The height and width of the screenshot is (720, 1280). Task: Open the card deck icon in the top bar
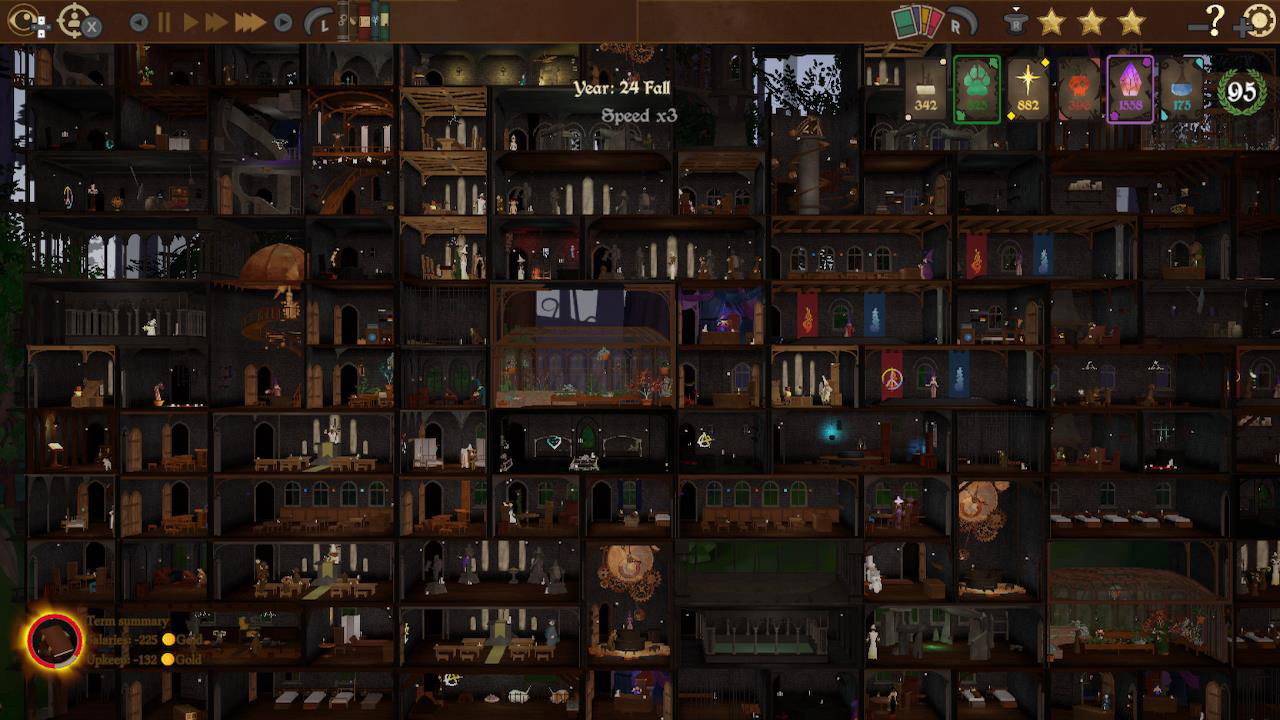coord(916,22)
